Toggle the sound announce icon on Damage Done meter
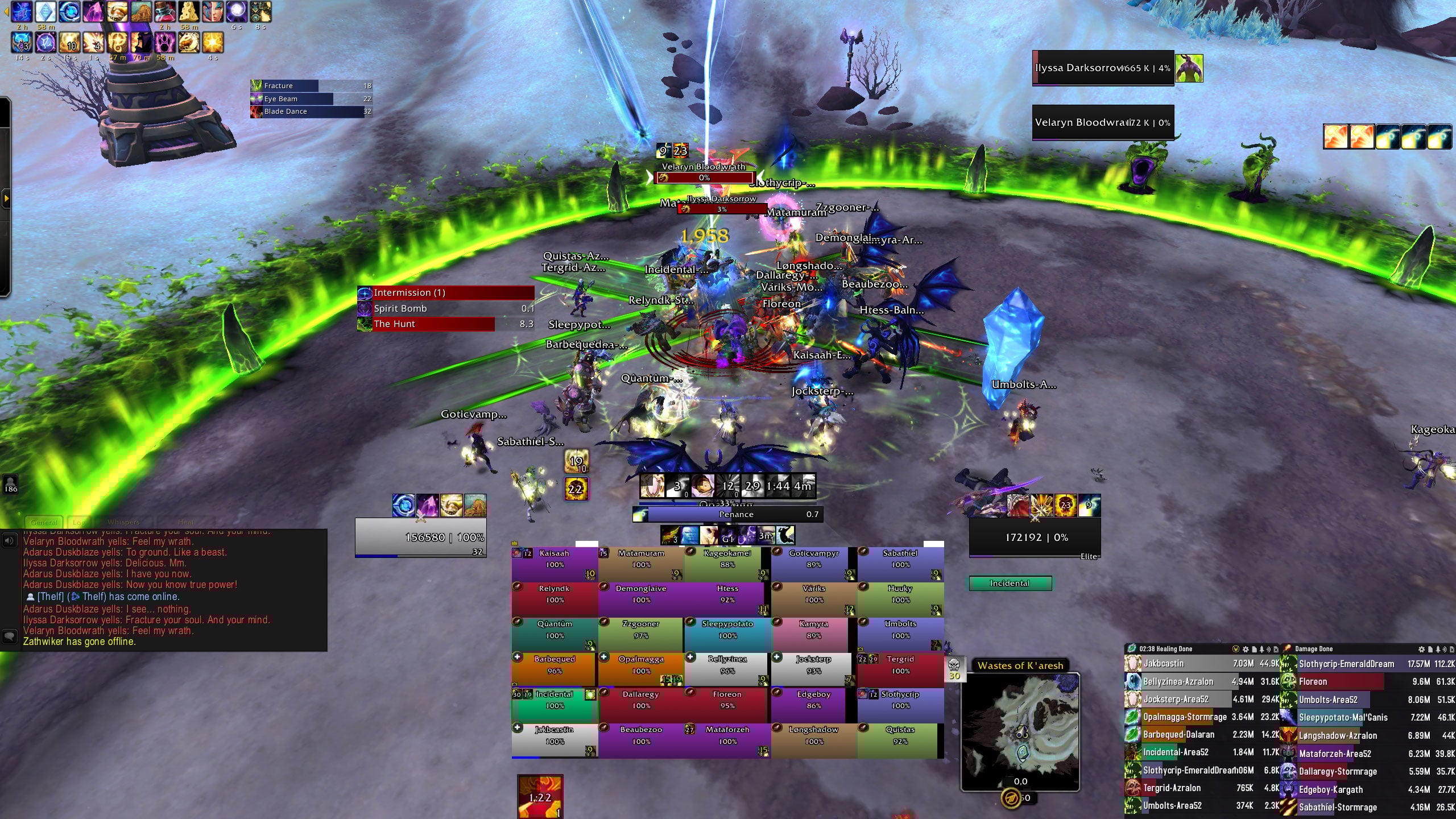Screen dimensions: 1456x819 (x=1445, y=649)
